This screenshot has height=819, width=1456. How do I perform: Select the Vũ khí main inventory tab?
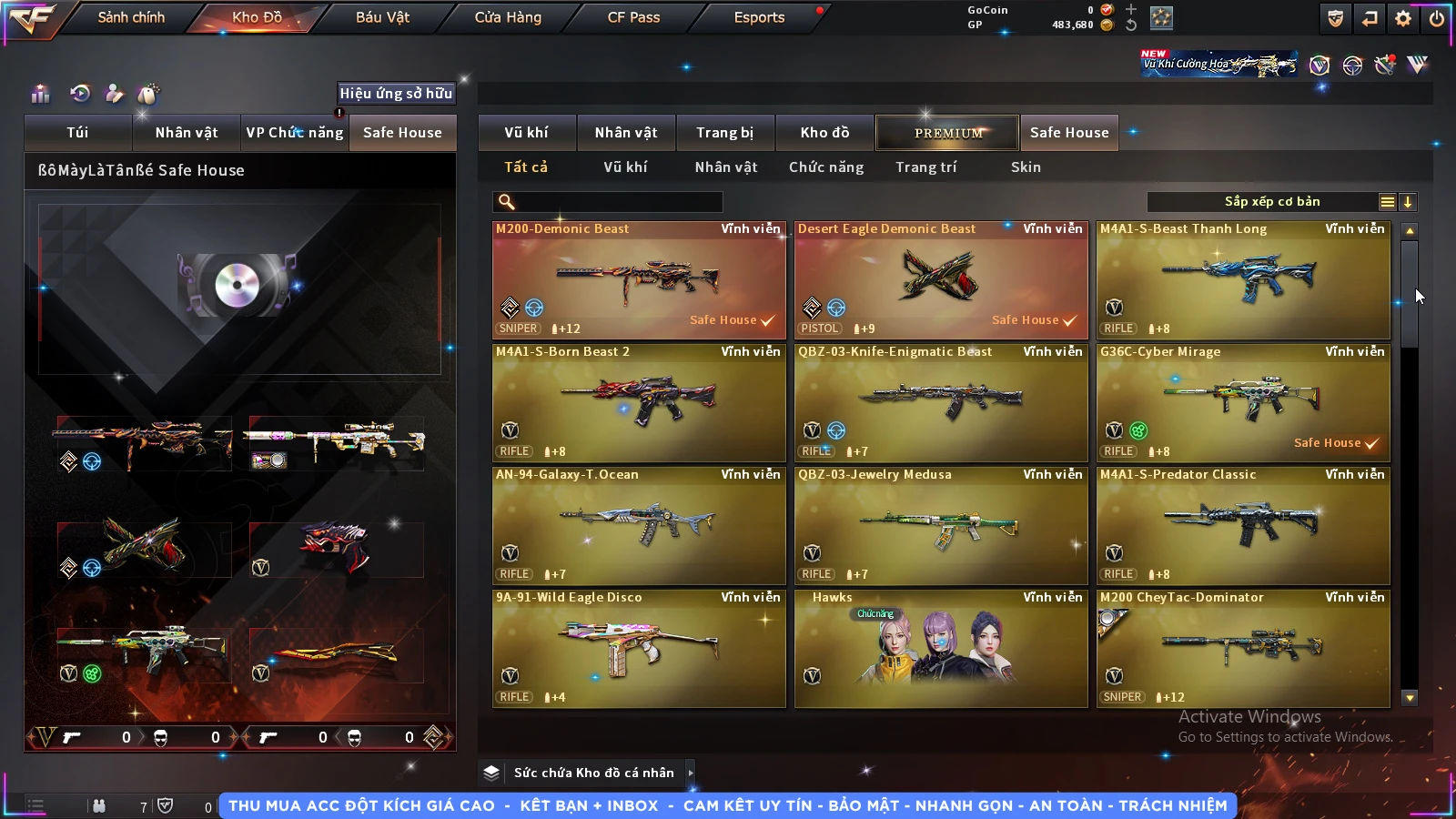[x=527, y=133]
